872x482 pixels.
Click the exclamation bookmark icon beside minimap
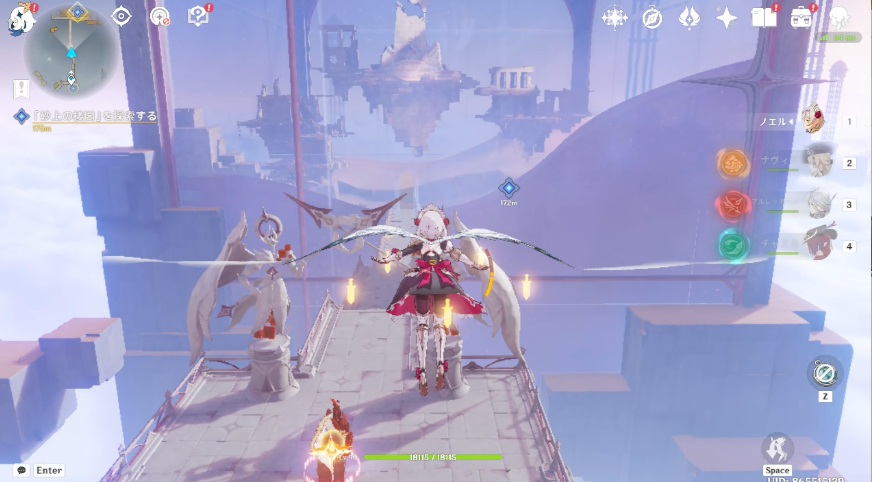[x=20, y=89]
